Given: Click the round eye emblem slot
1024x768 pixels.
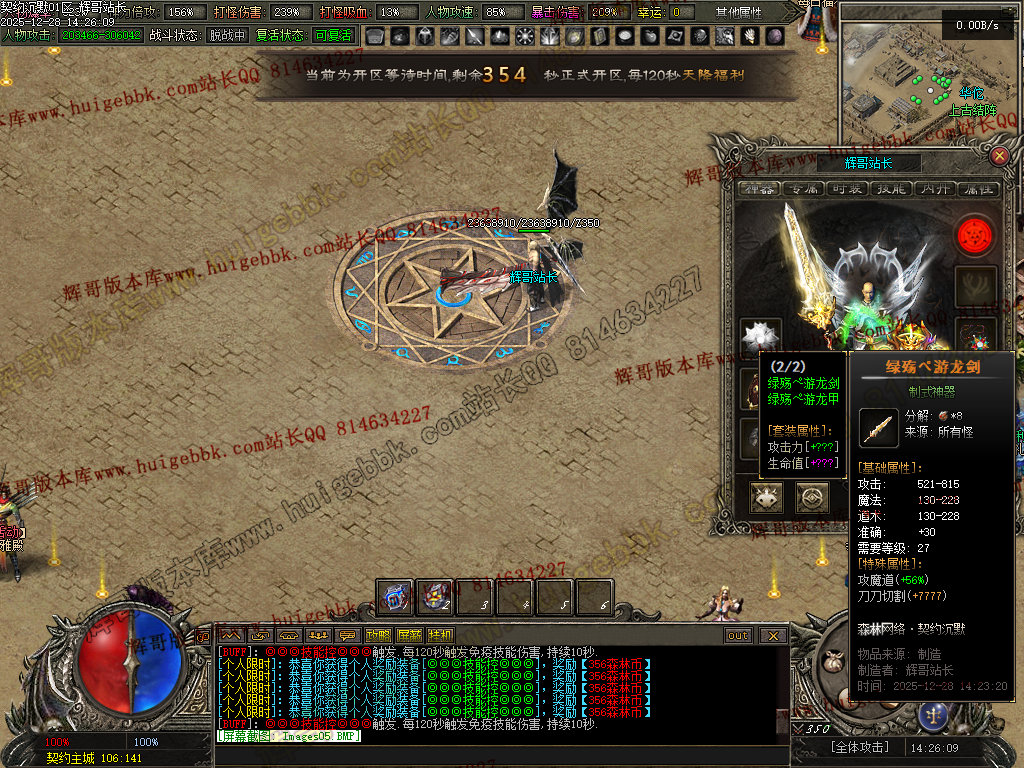Looking at the screenshot, I should [x=812, y=497].
